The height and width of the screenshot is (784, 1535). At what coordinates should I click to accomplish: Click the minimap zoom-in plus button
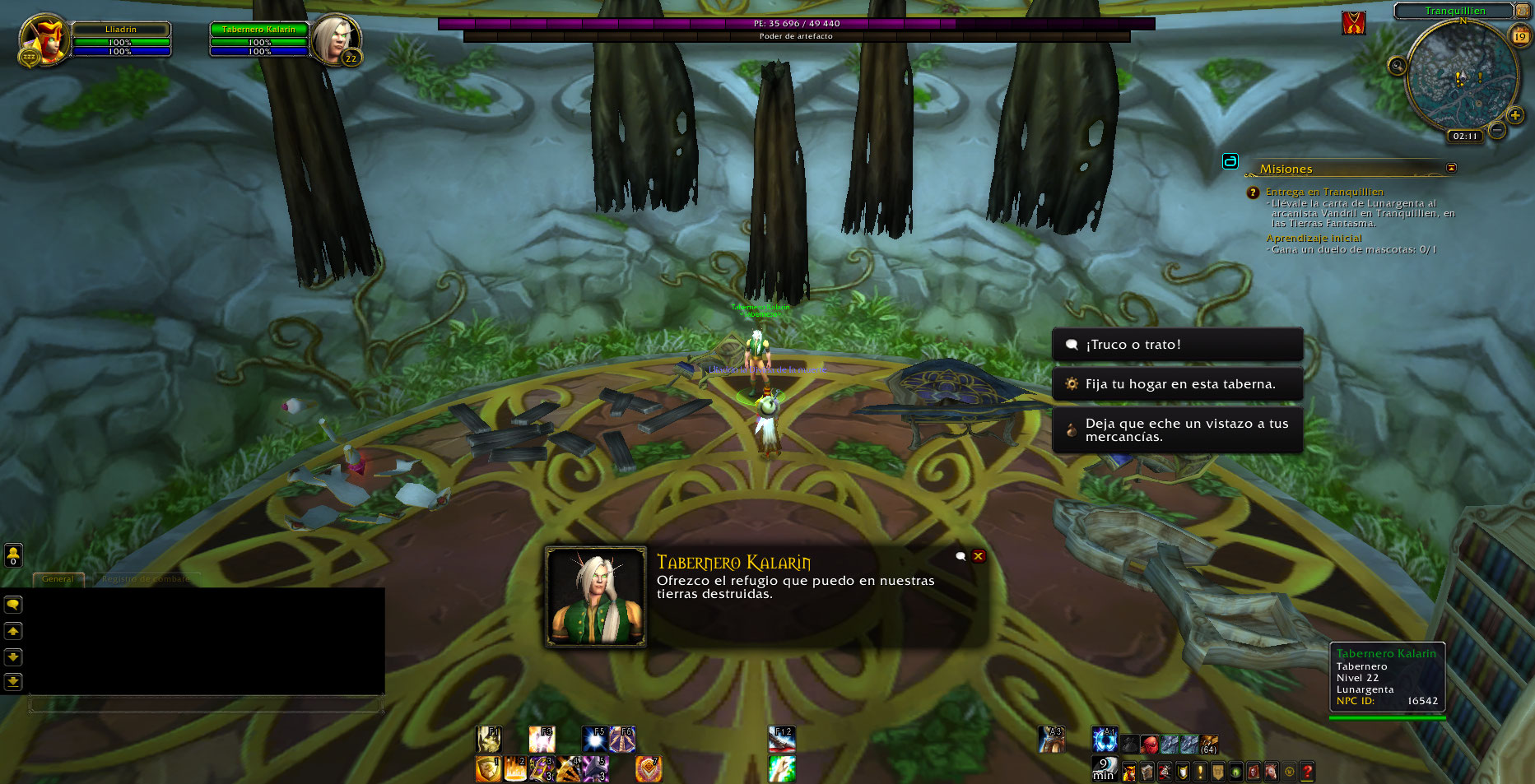pos(1514,116)
